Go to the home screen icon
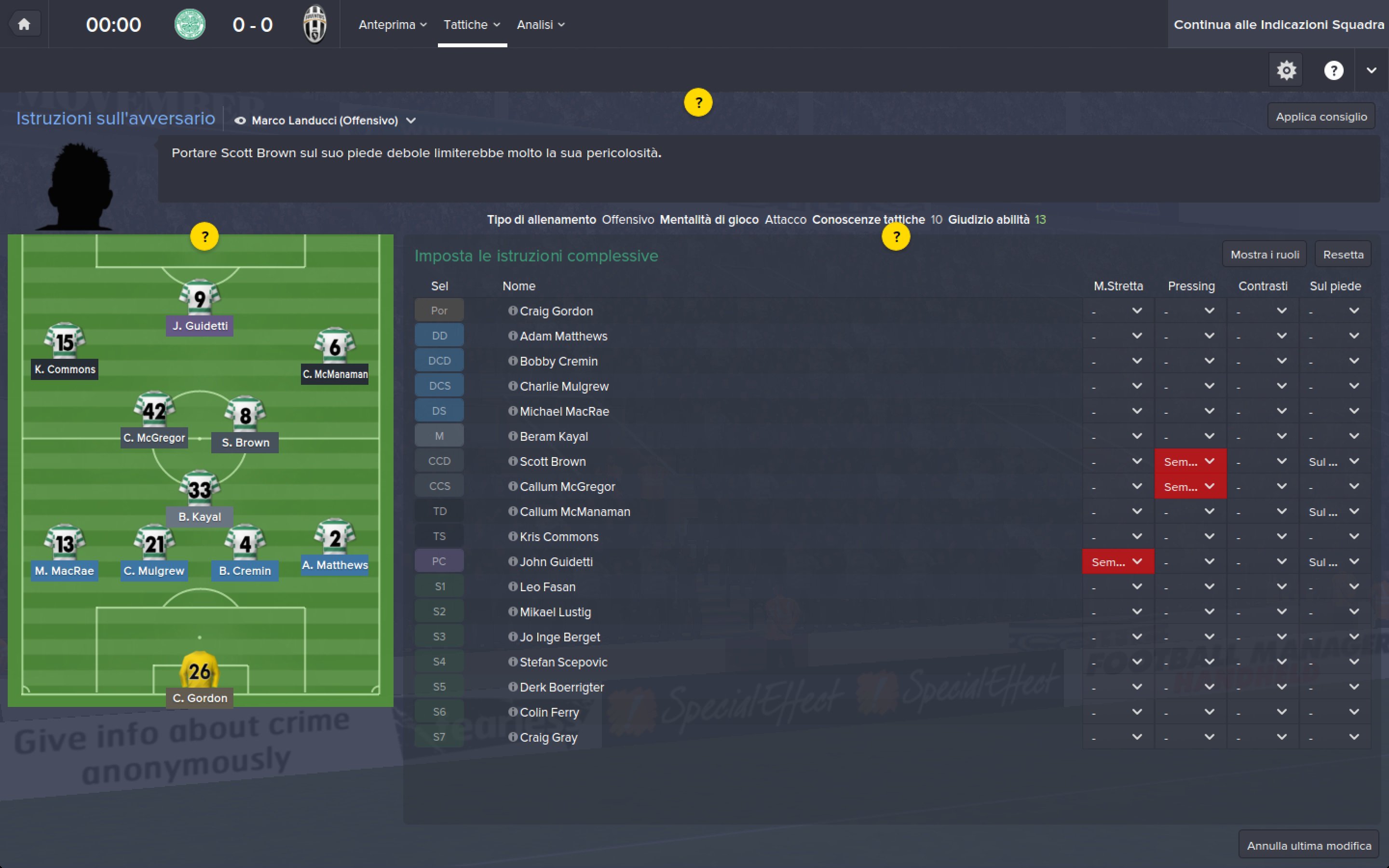This screenshot has height=868, width=1389. tap(24, 24)
